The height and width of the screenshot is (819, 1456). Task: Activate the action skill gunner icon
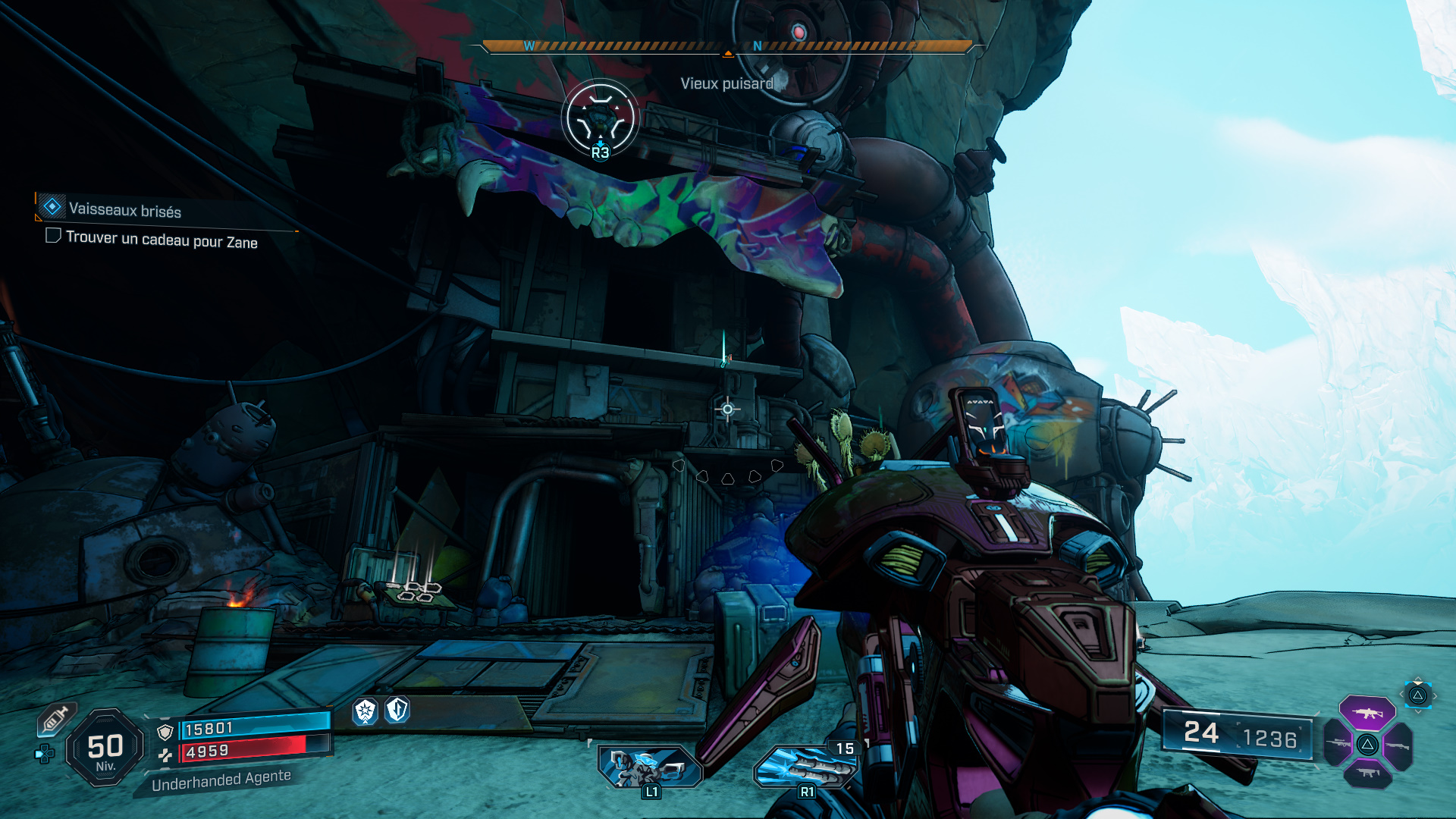pos(650,767)
